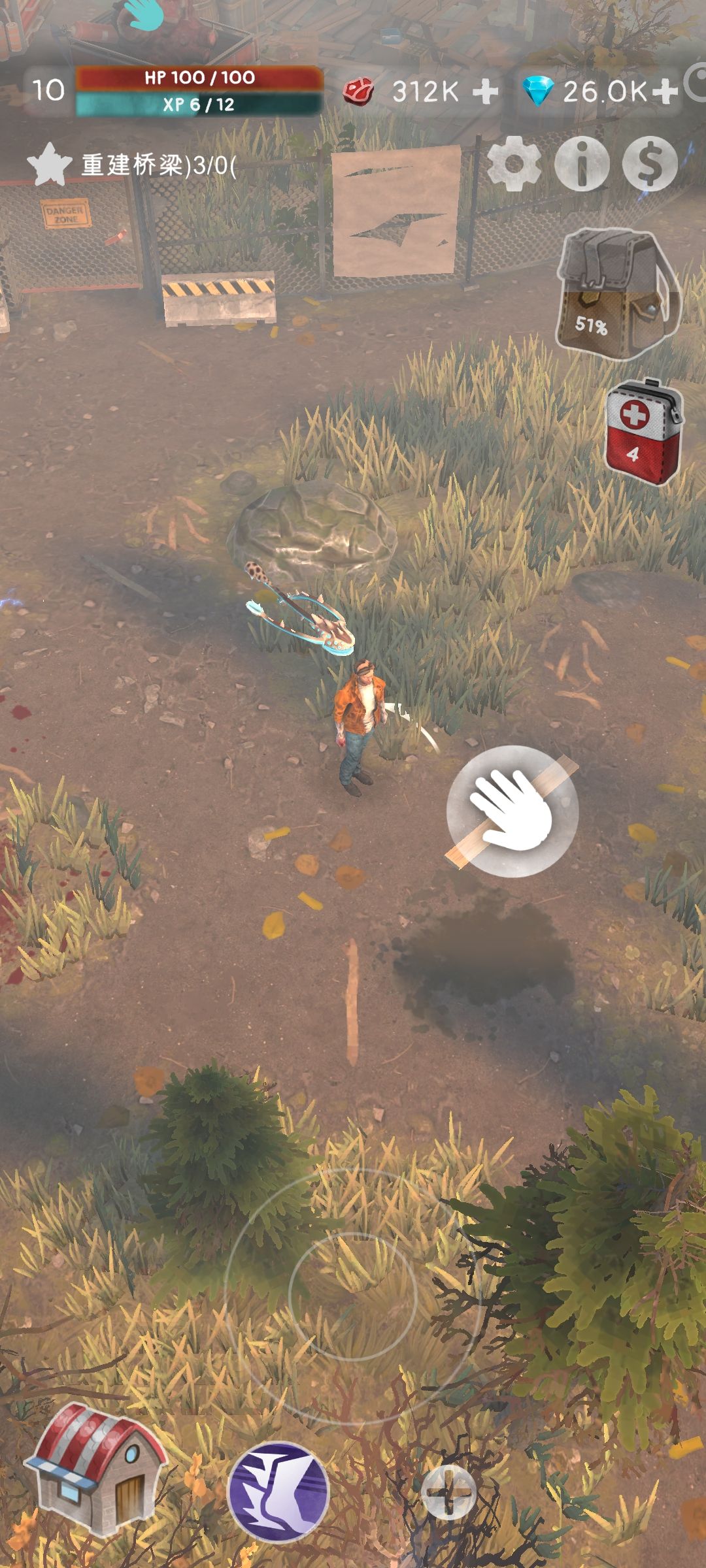Tap the crosshair plus button

tap(448, 1492)
